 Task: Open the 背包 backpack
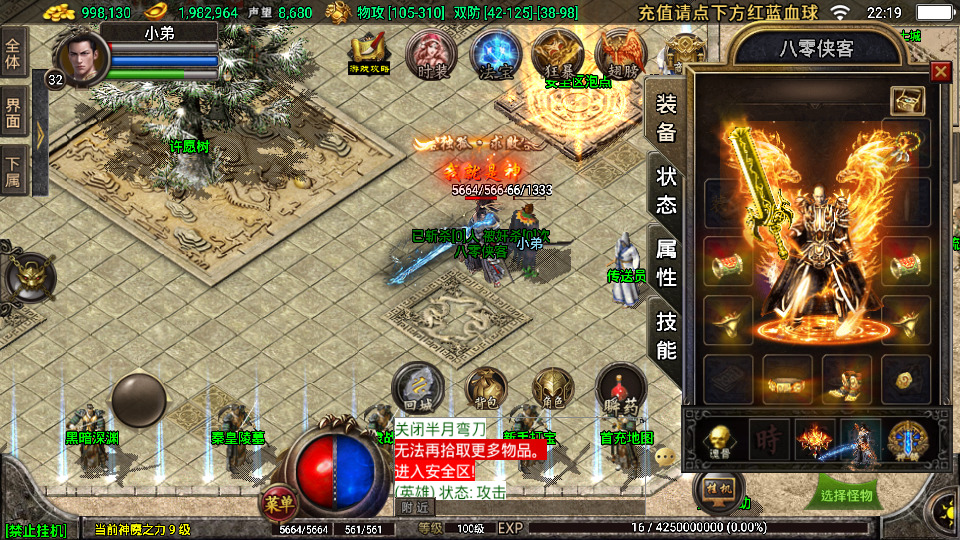[x=484, y=388]
